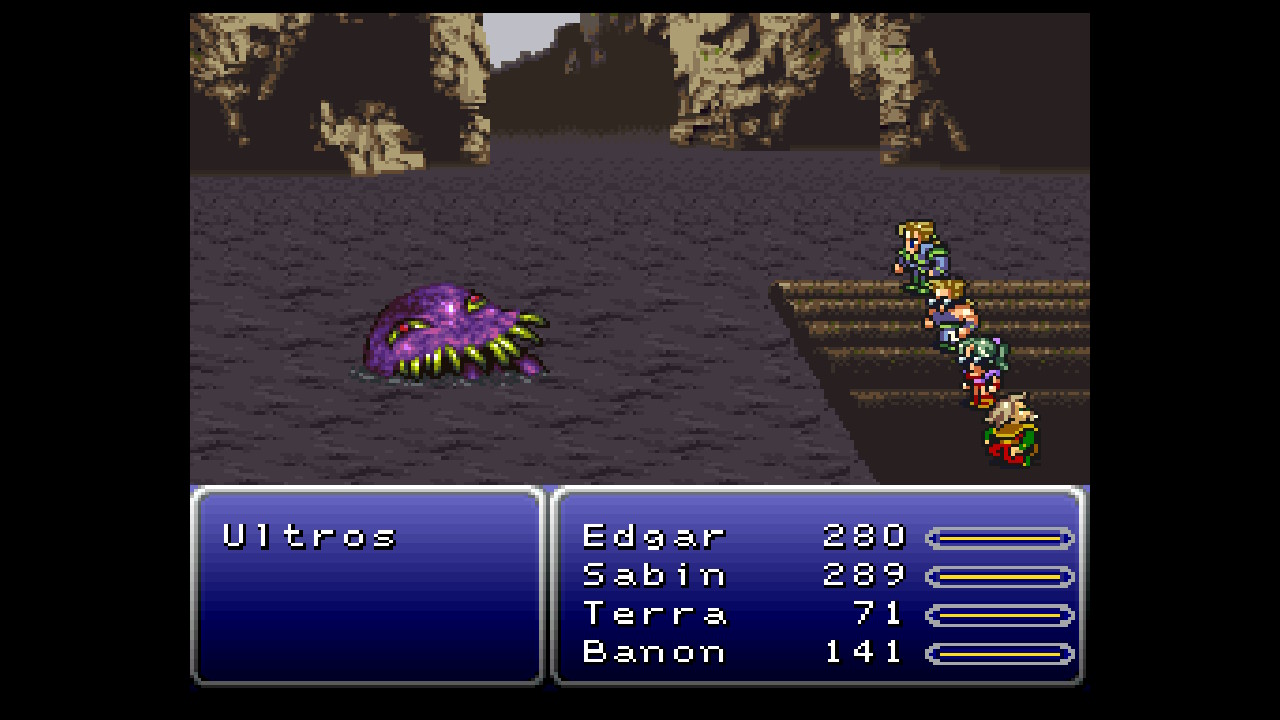This screenshot has height=720, width=1280.
Task: Click Banon's row in the party list
Action: [654, 652]
